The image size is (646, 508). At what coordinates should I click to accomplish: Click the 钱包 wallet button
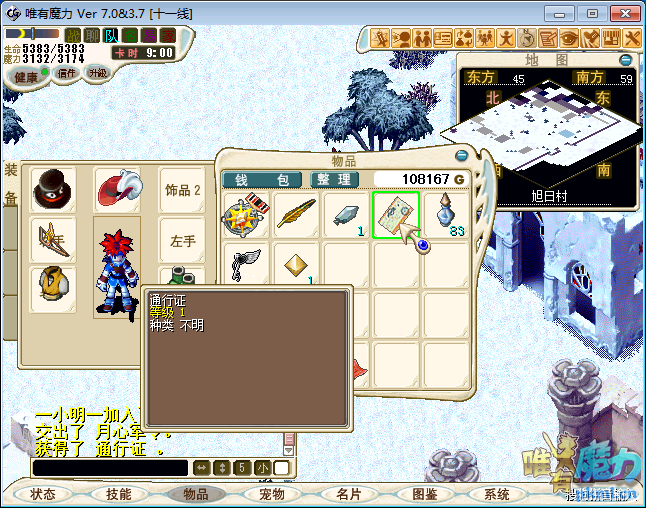pos(261,179)
